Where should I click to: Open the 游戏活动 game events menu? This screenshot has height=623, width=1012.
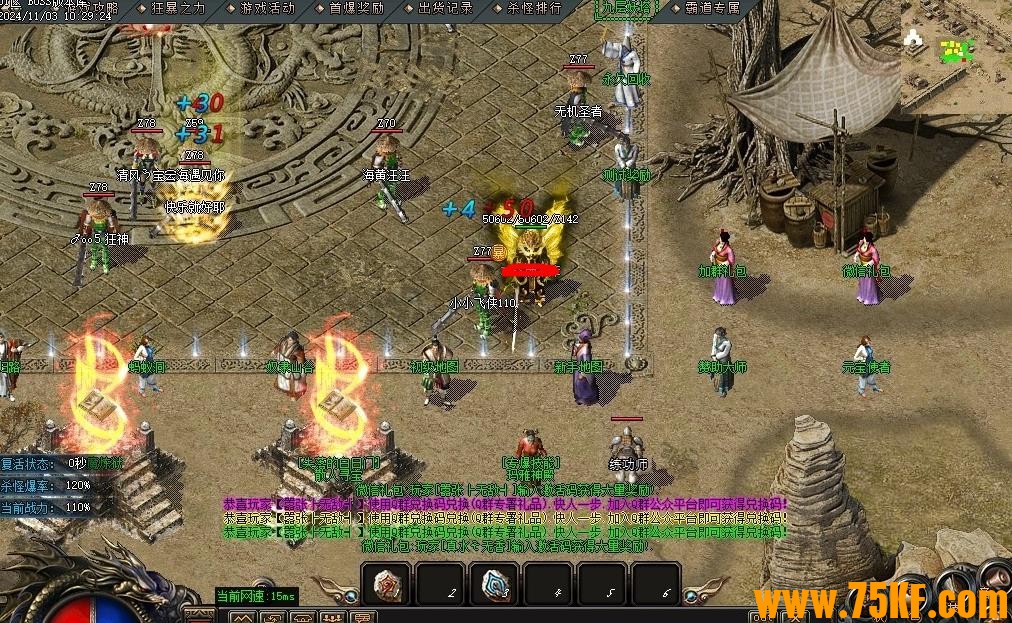point(267,8)
